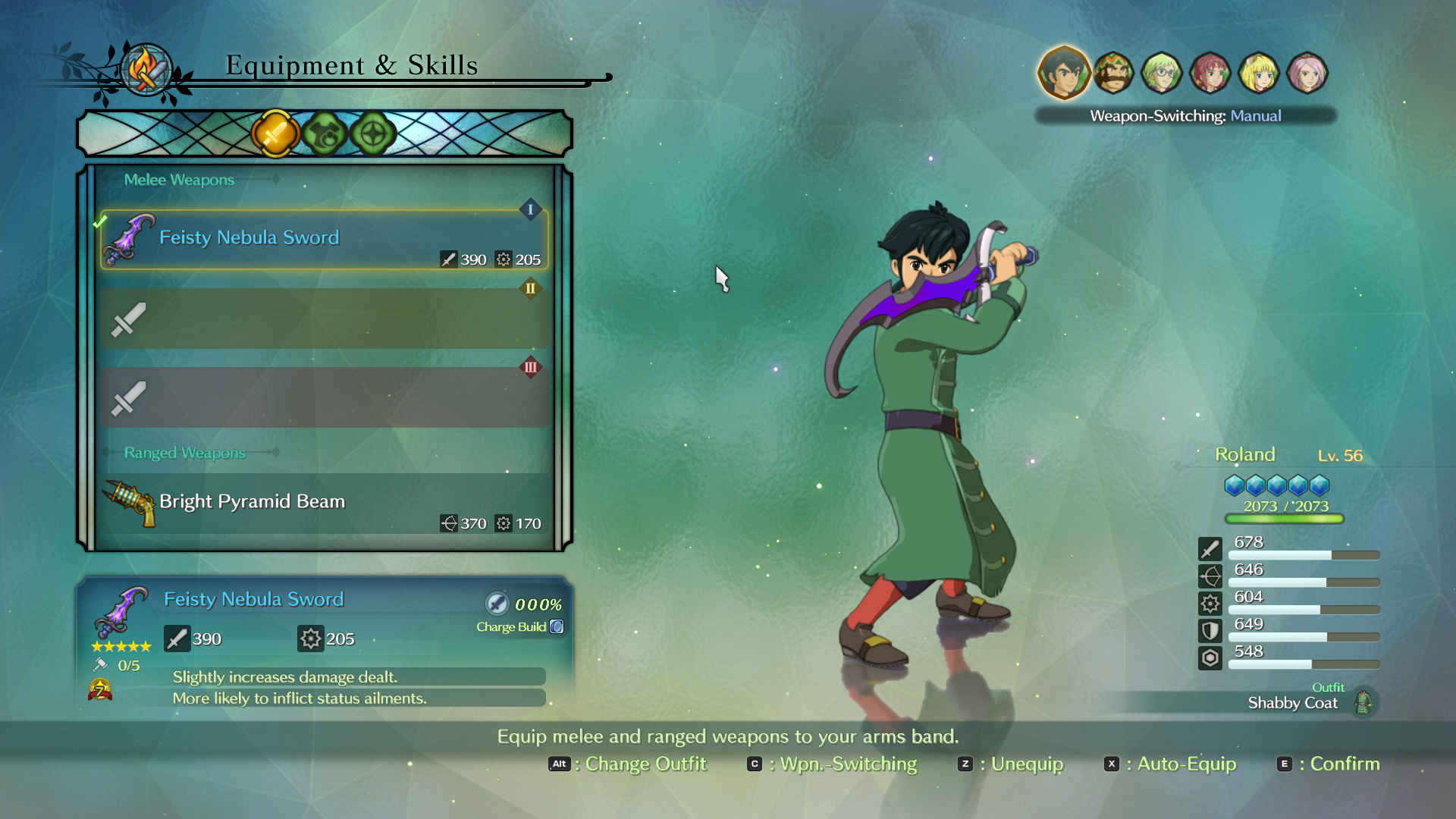Image resolution: width=1456 pixels, height=819 pixels.
Task: Toggle the Weapon-Switching Manual setting
Action: (1185, 116)
